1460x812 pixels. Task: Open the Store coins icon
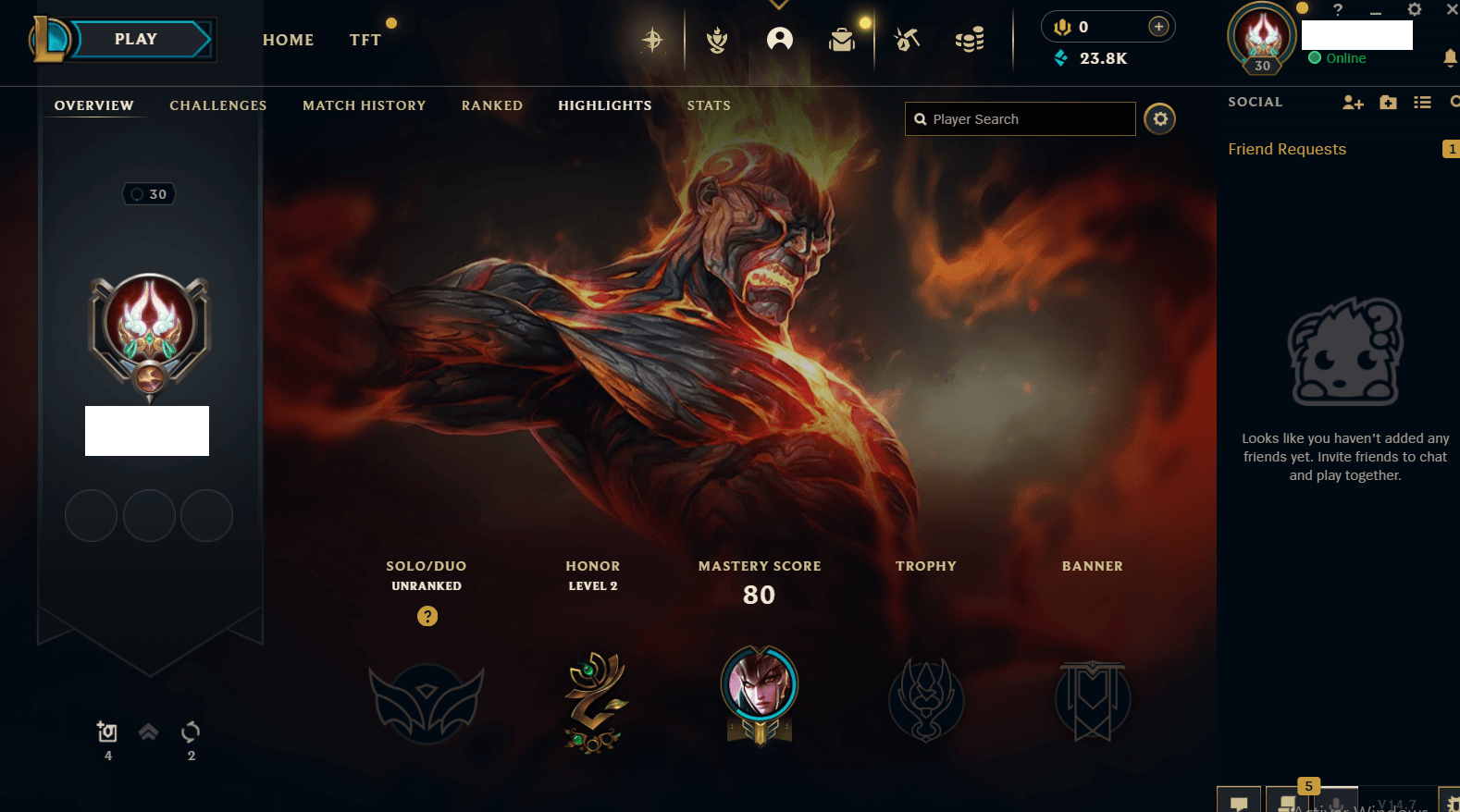coord(969,40)
